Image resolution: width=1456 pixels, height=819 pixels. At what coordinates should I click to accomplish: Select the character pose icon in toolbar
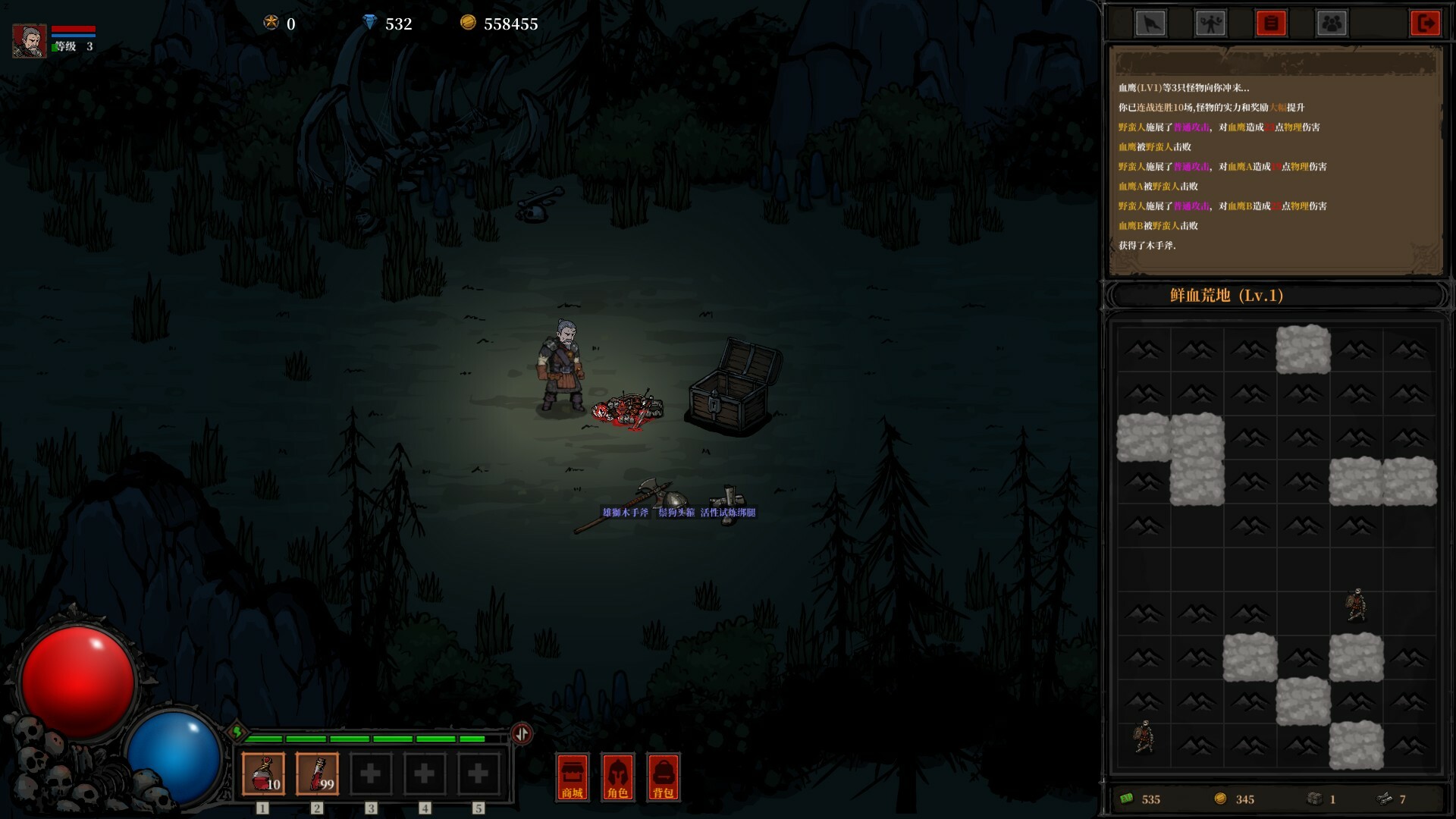(1212, 23)
